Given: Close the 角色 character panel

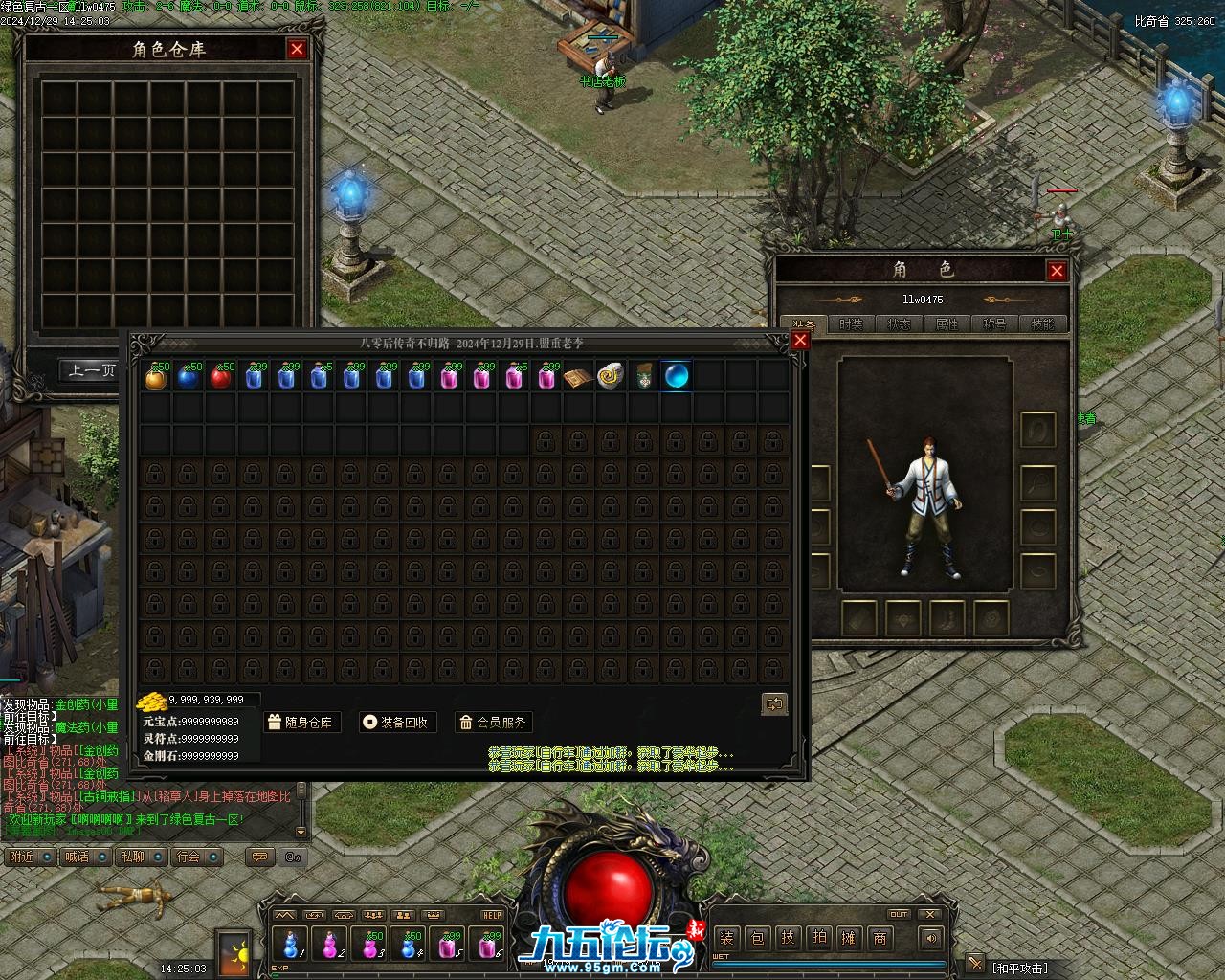Looking at the screenshot, I should pos(1057,271).
